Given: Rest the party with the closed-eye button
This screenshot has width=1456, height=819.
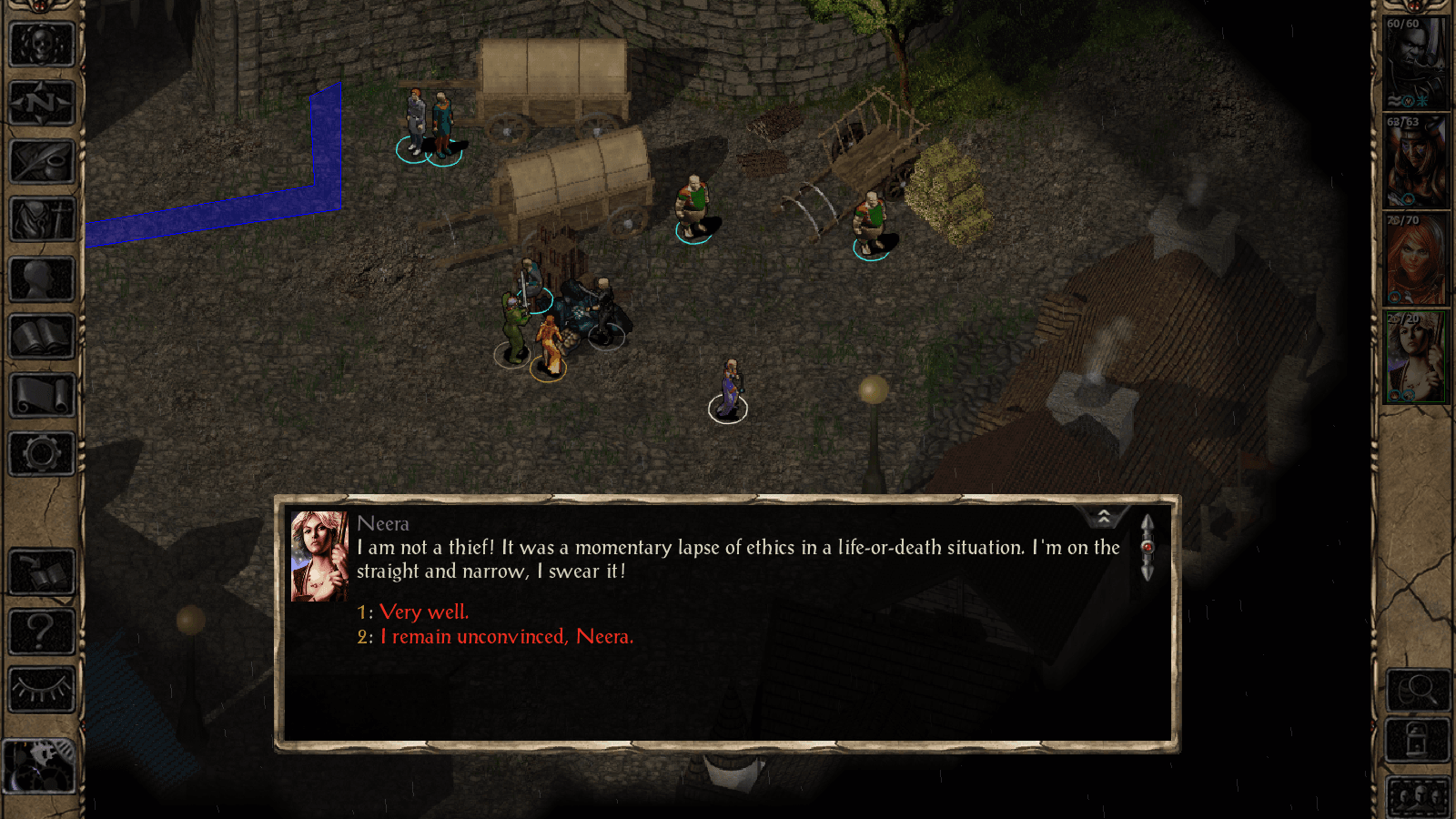Looking at the screenshot, I should [41, 689].
